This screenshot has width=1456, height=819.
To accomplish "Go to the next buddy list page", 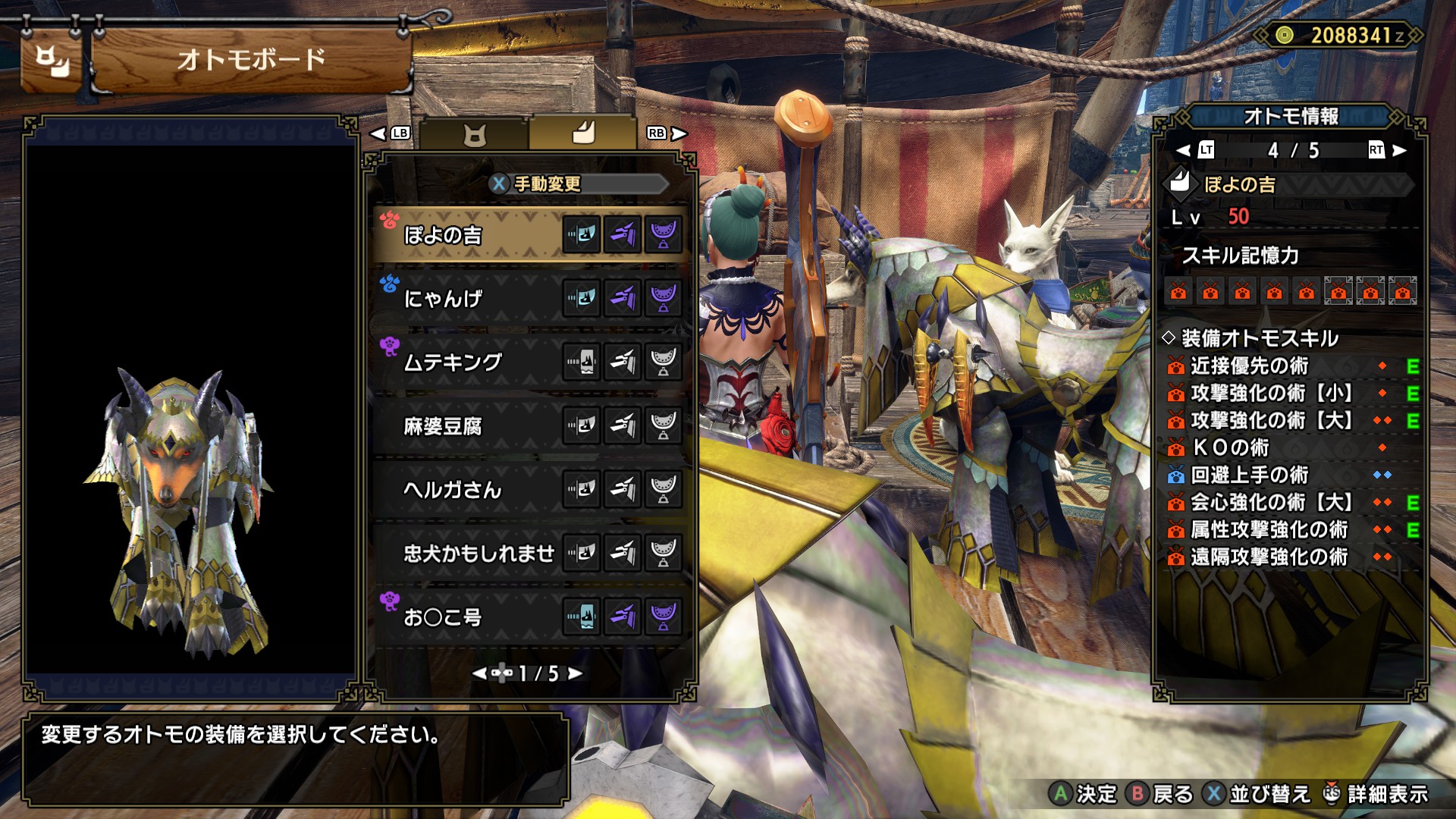I will pyautogui.click(x=576, y=673).
